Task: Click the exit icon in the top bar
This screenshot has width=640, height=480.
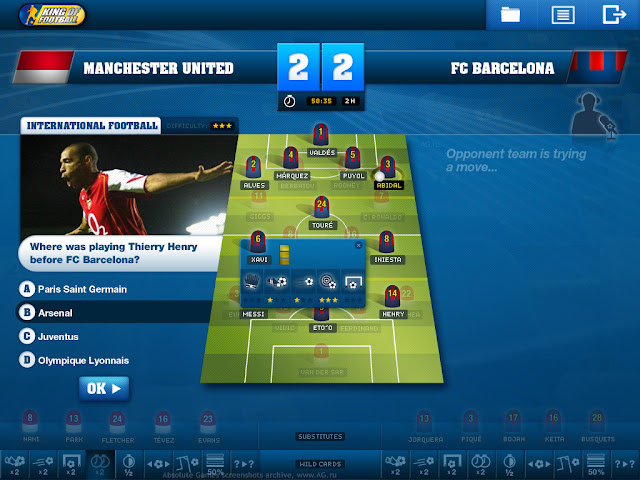Action: click(613, 14)
